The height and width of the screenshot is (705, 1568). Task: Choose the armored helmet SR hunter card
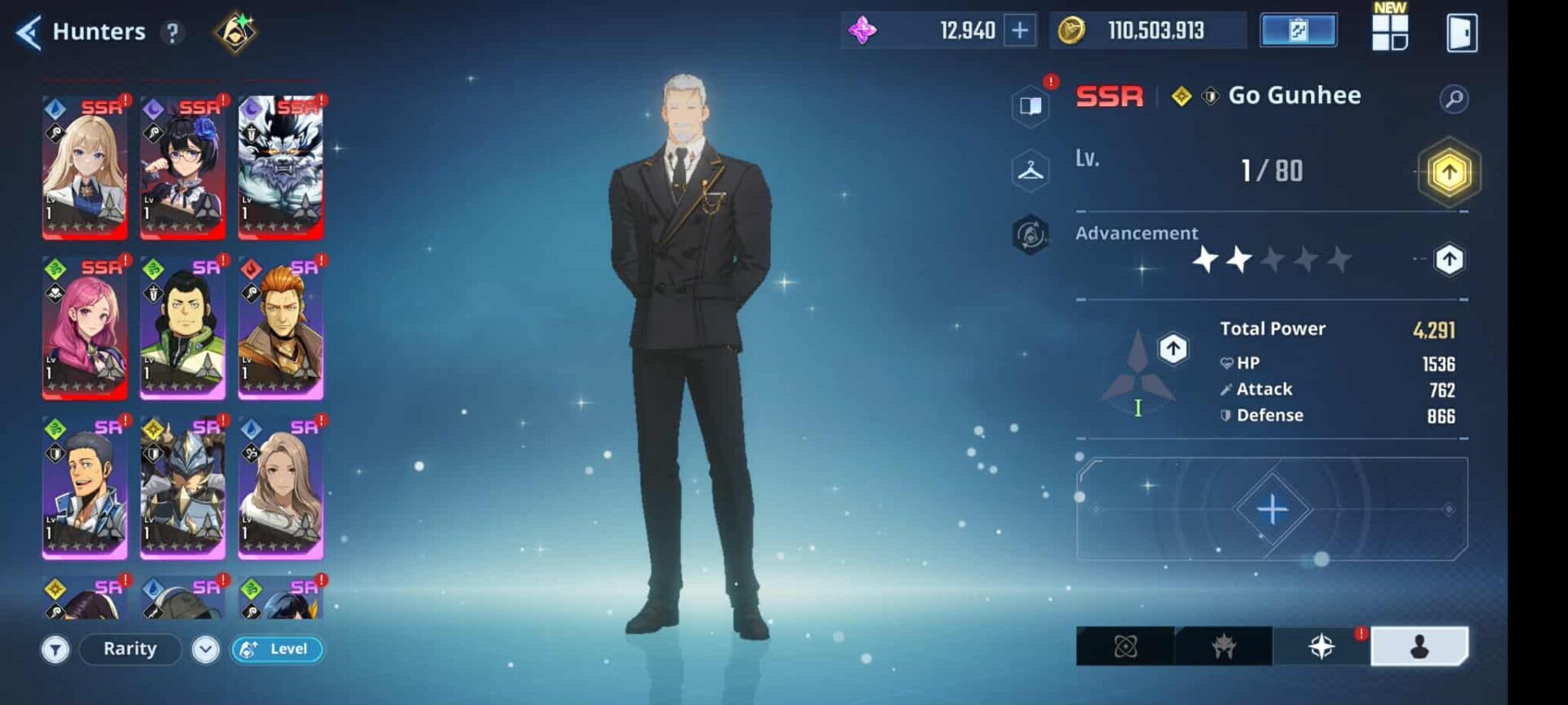tap(182, 487)
